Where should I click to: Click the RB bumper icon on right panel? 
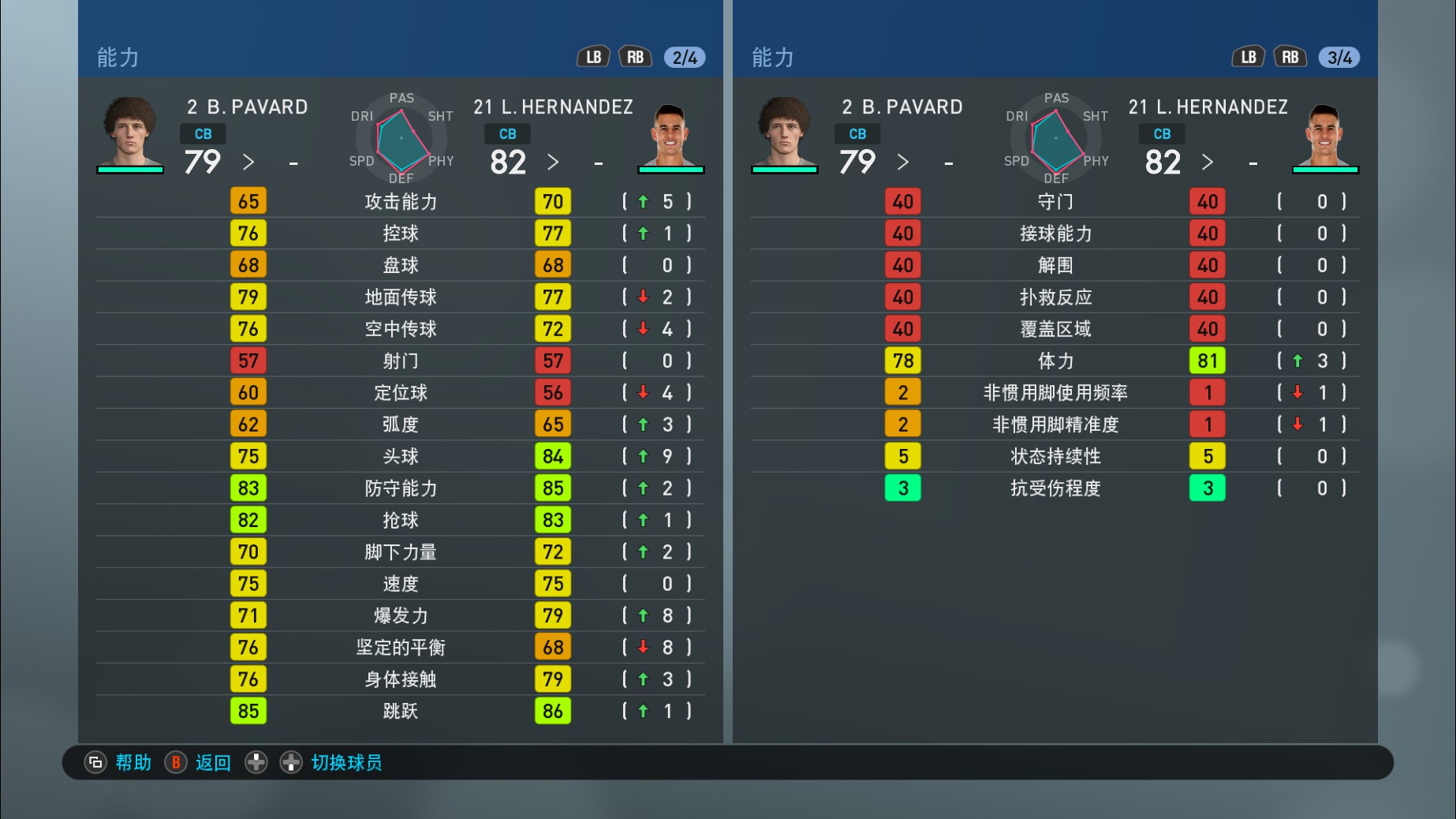(x=1290, y=56)
